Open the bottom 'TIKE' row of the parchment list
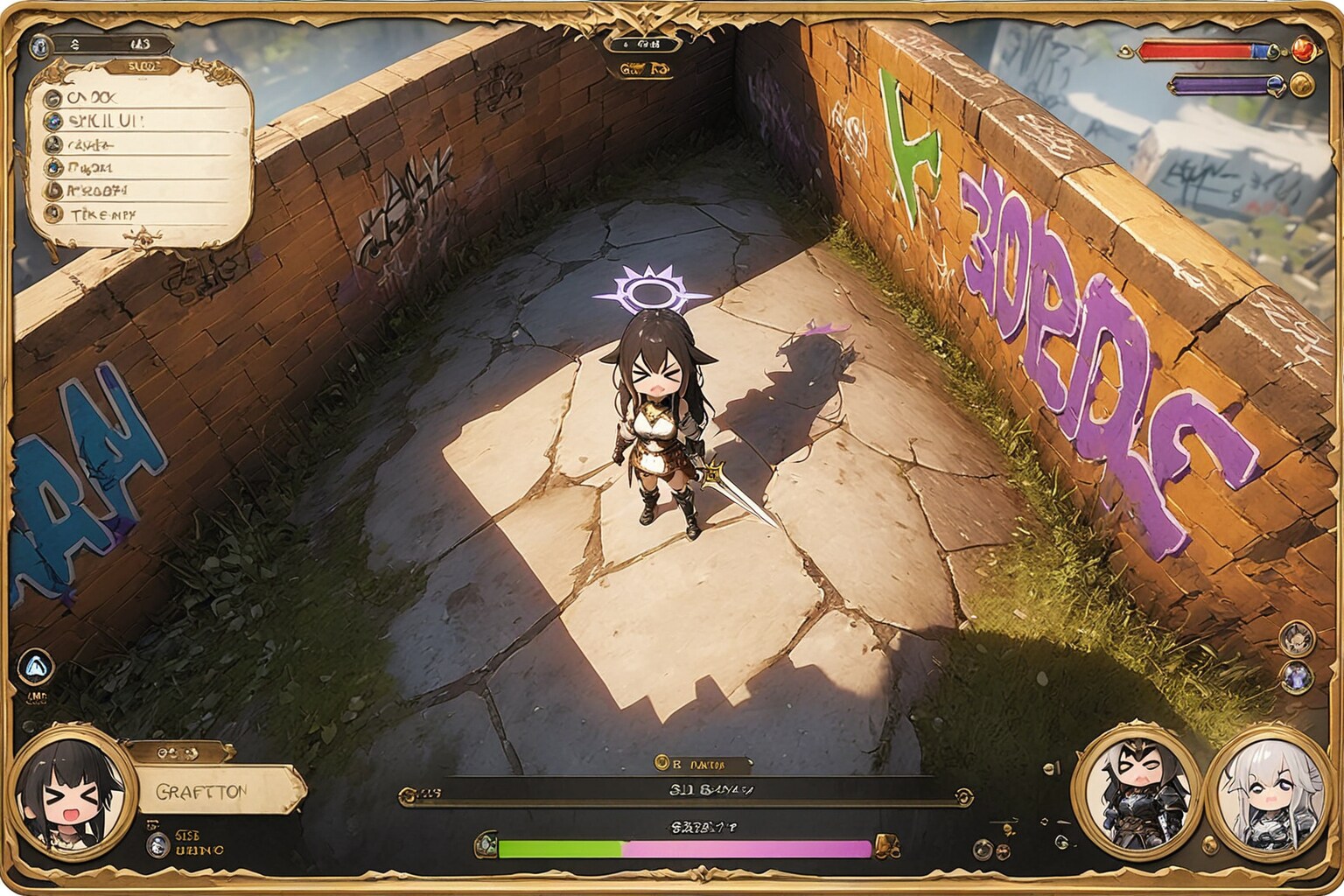This screenshot has height=896, width=1344. [105, 213]
